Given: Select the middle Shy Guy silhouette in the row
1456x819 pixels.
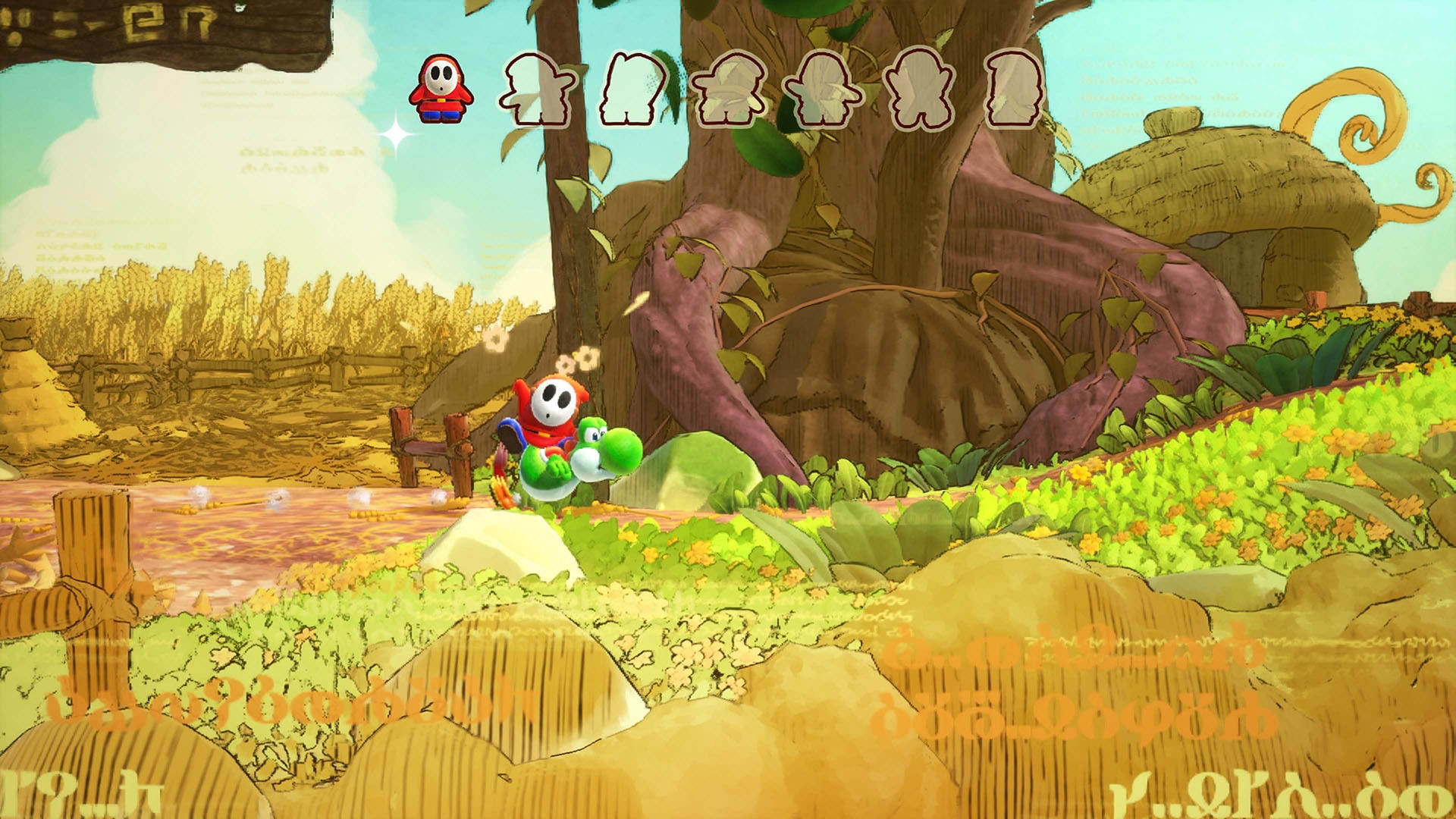Looking at the screenshot, I should coord(730,87).
